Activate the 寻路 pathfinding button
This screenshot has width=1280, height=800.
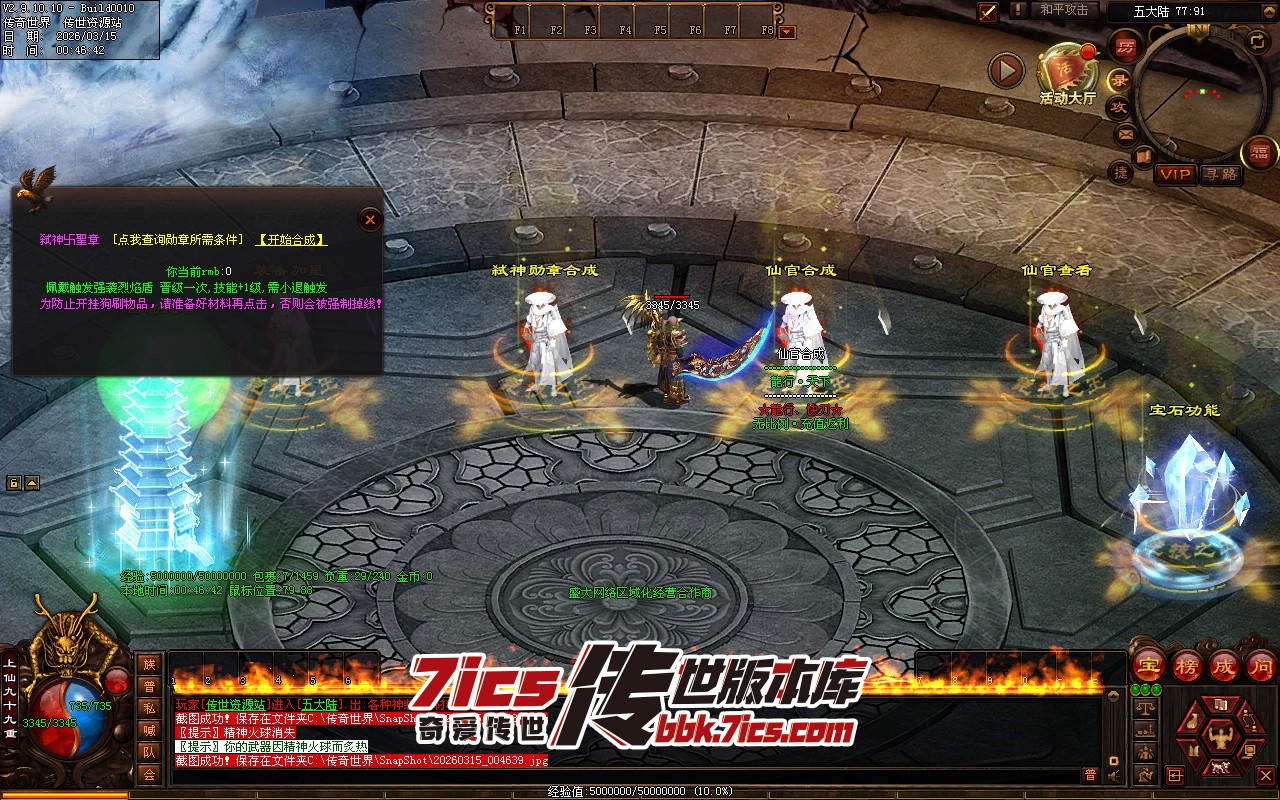1220,175
